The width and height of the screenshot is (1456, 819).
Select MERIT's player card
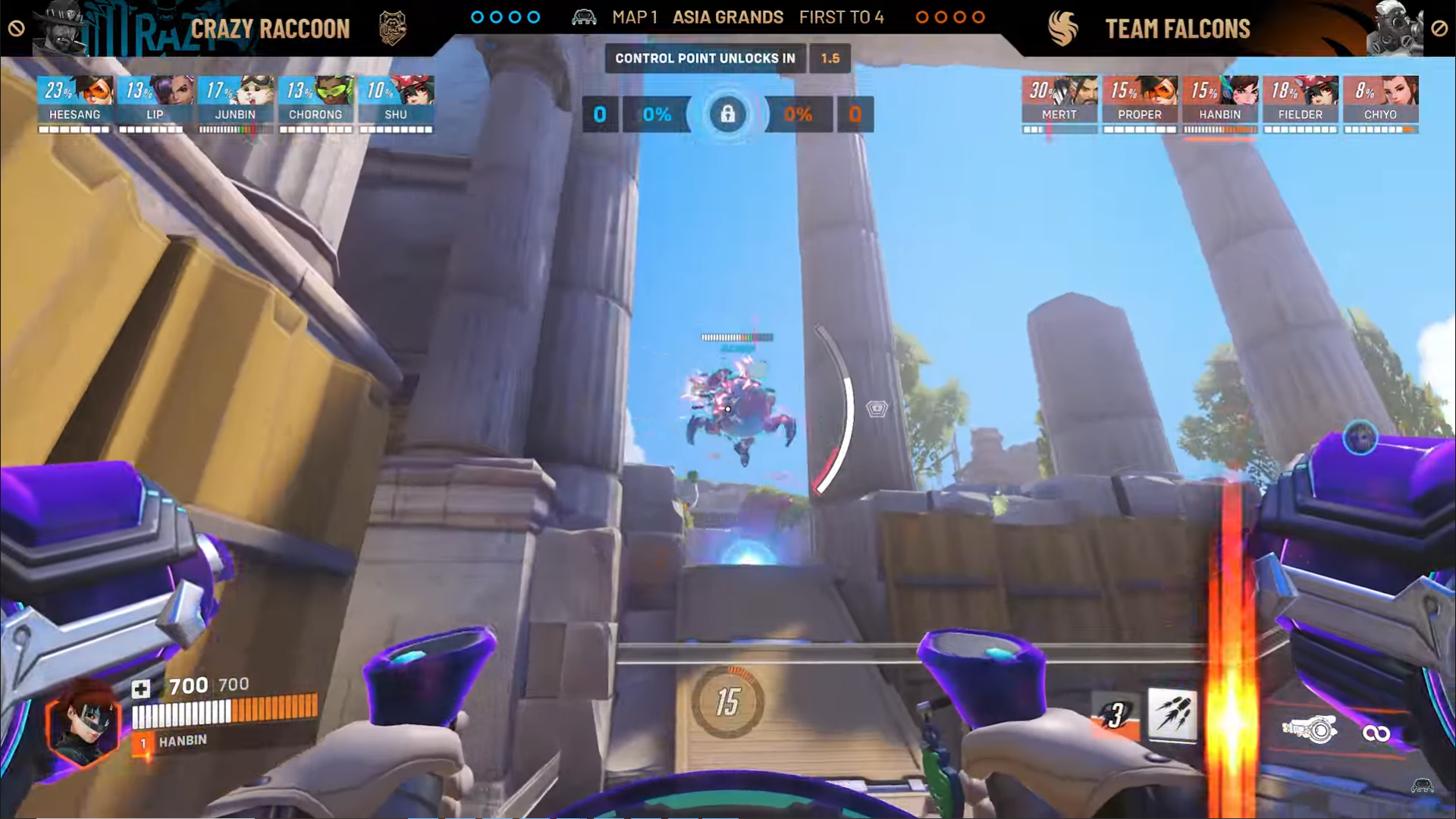1059,102
